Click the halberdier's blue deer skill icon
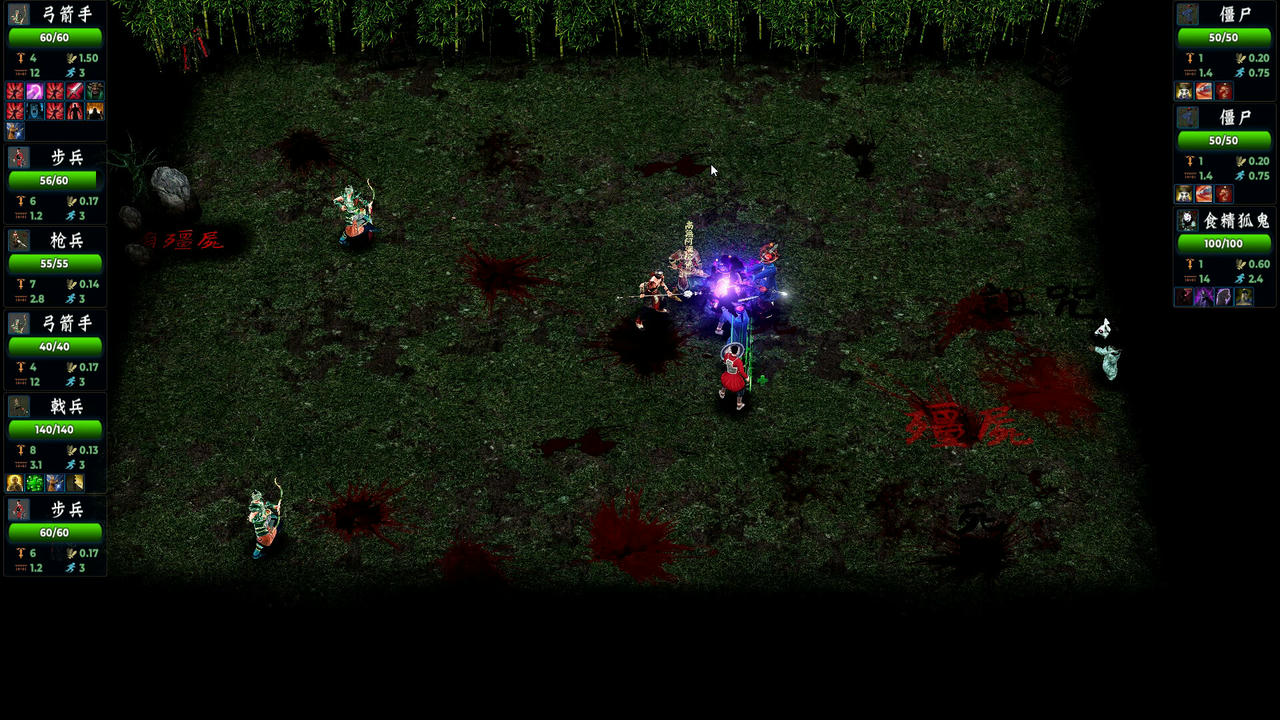Image resolution: width=1280 pixels, height=720 pixels. (55, 483)
